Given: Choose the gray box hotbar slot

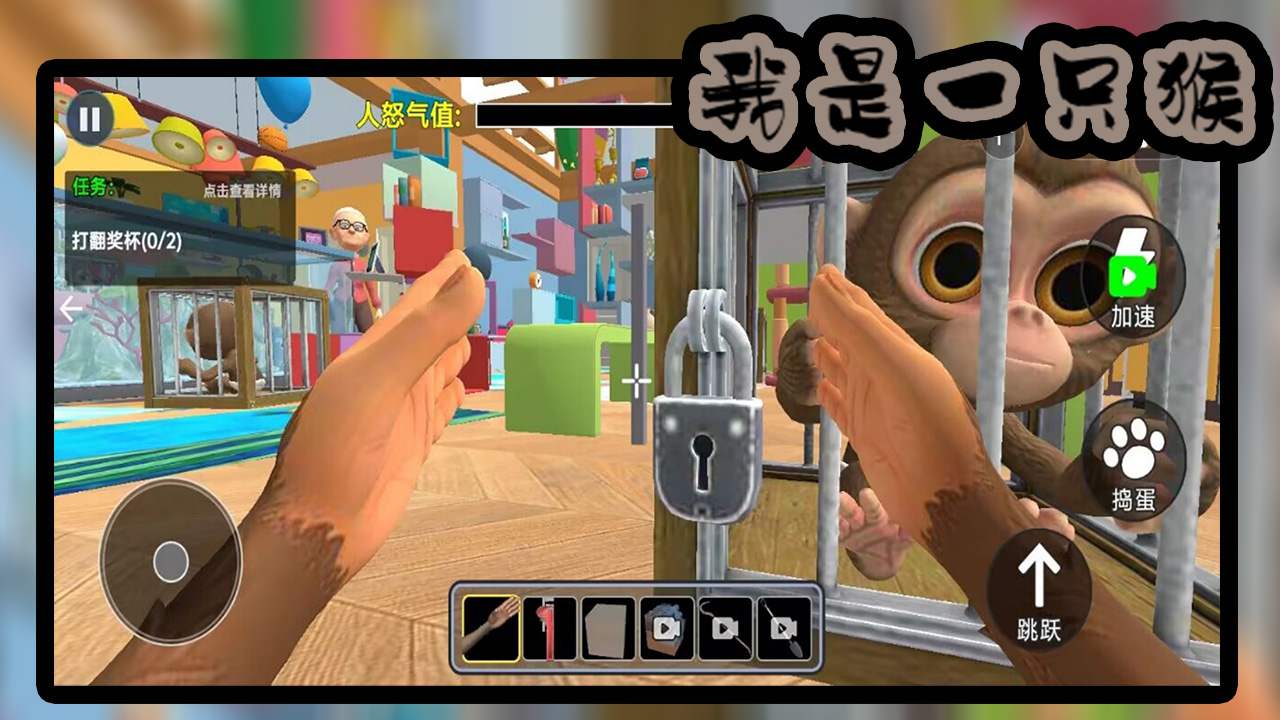Looking at the screenshot, I should (608, 629).
